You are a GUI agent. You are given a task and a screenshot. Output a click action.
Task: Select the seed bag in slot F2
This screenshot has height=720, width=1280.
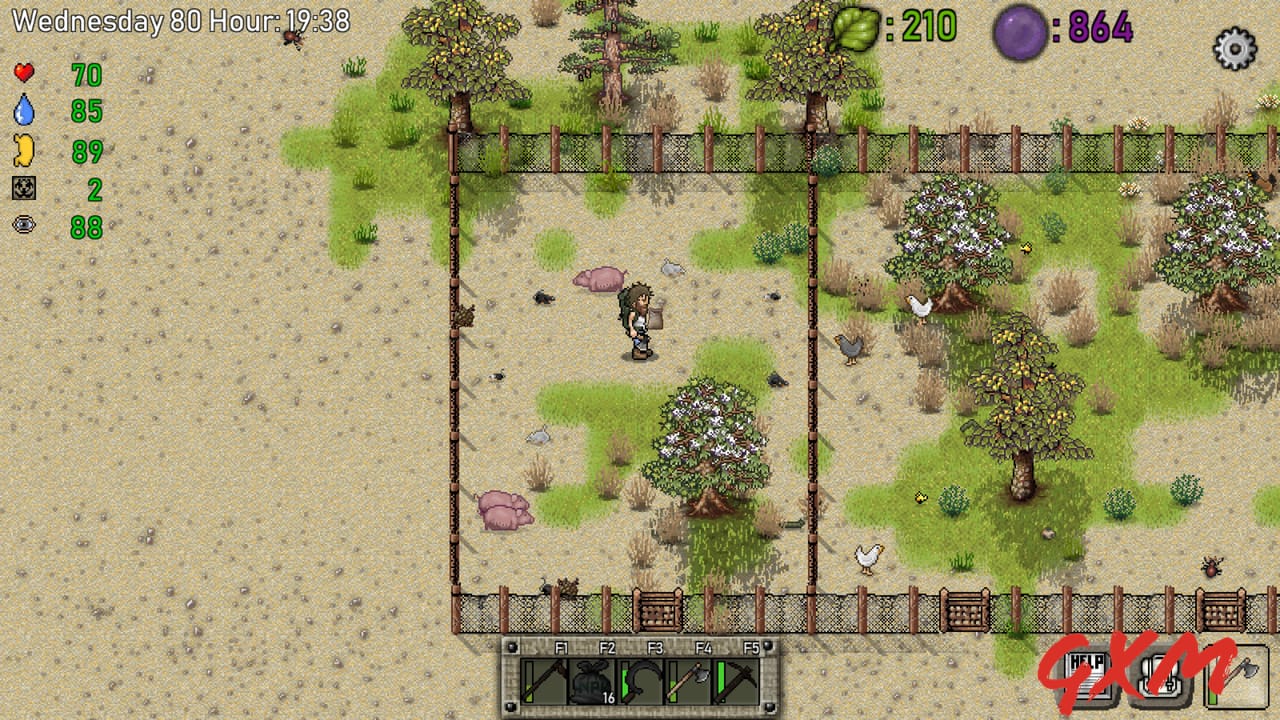click(590, 682)
